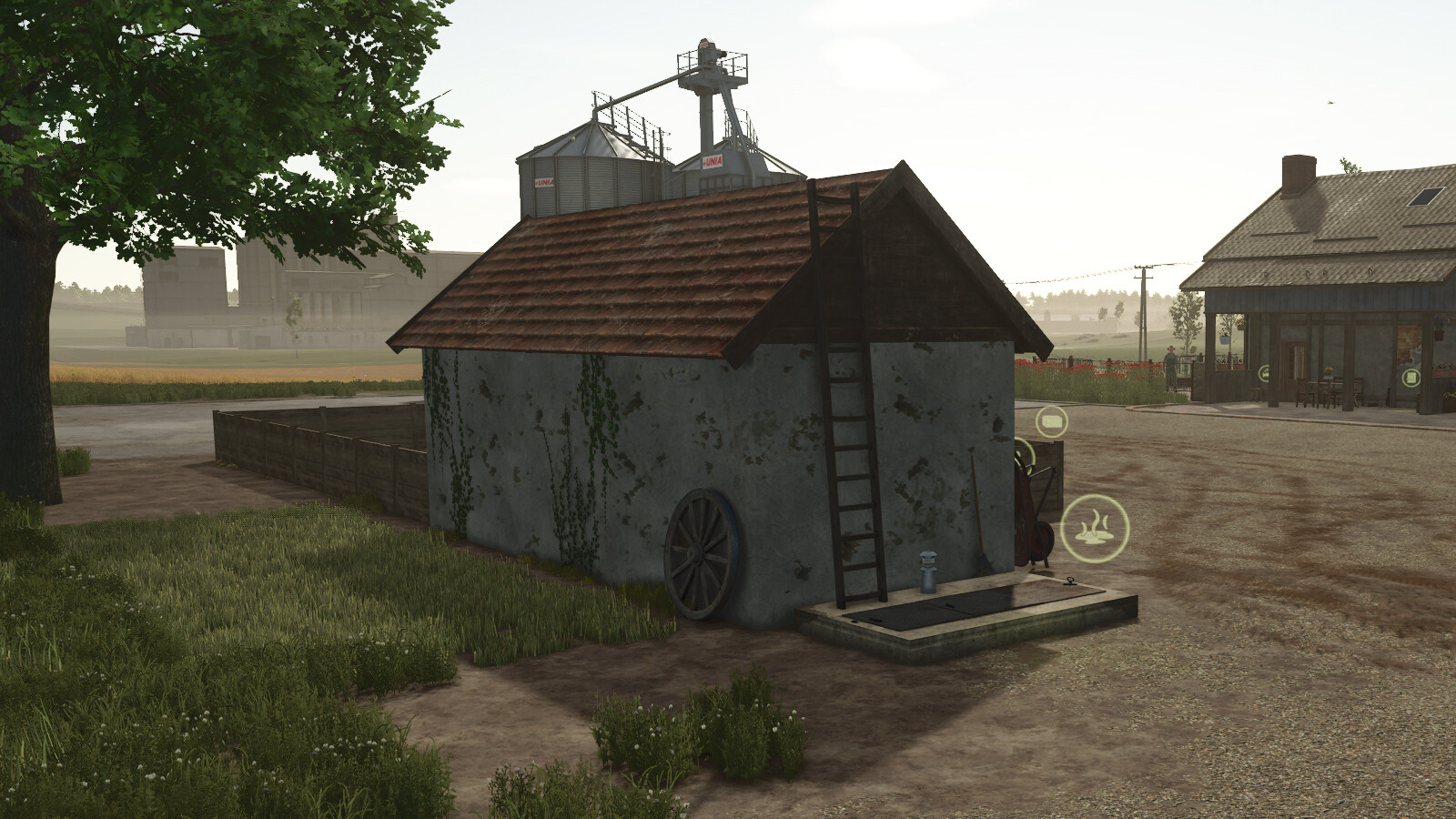The image size is (1456, 819).
Task: Click the notice icon on the tavern's right wall
Action: pyautogui.click(x=1410, y=377)
